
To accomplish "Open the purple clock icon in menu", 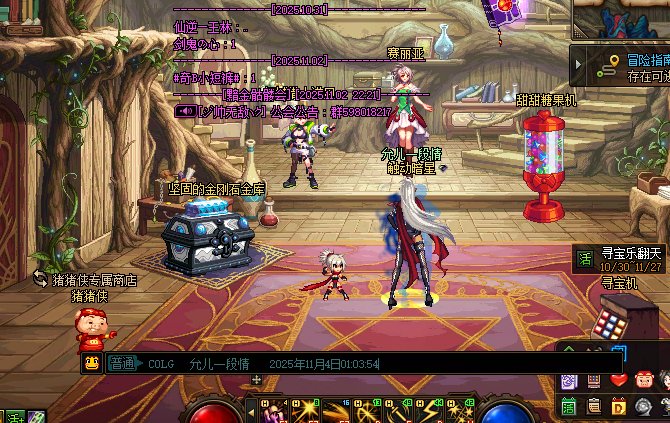I will tap(568, 380).
